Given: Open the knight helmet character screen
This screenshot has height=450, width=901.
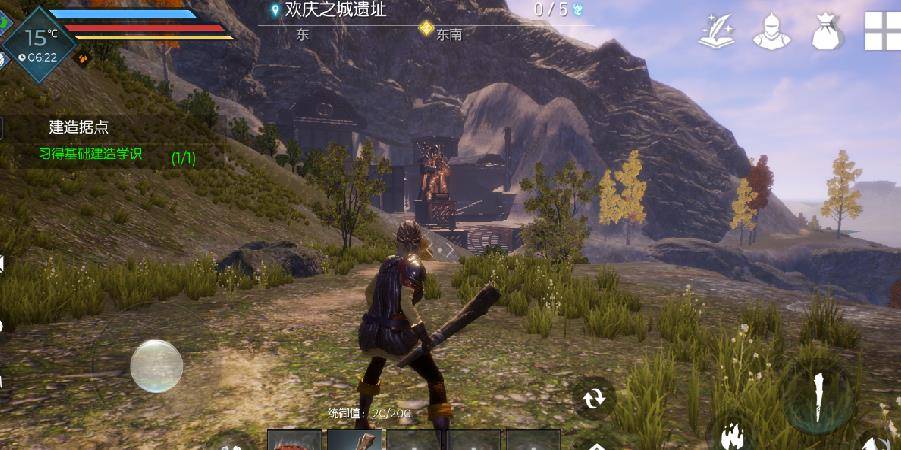Looking at the screenshot, I should click(771, 30).
